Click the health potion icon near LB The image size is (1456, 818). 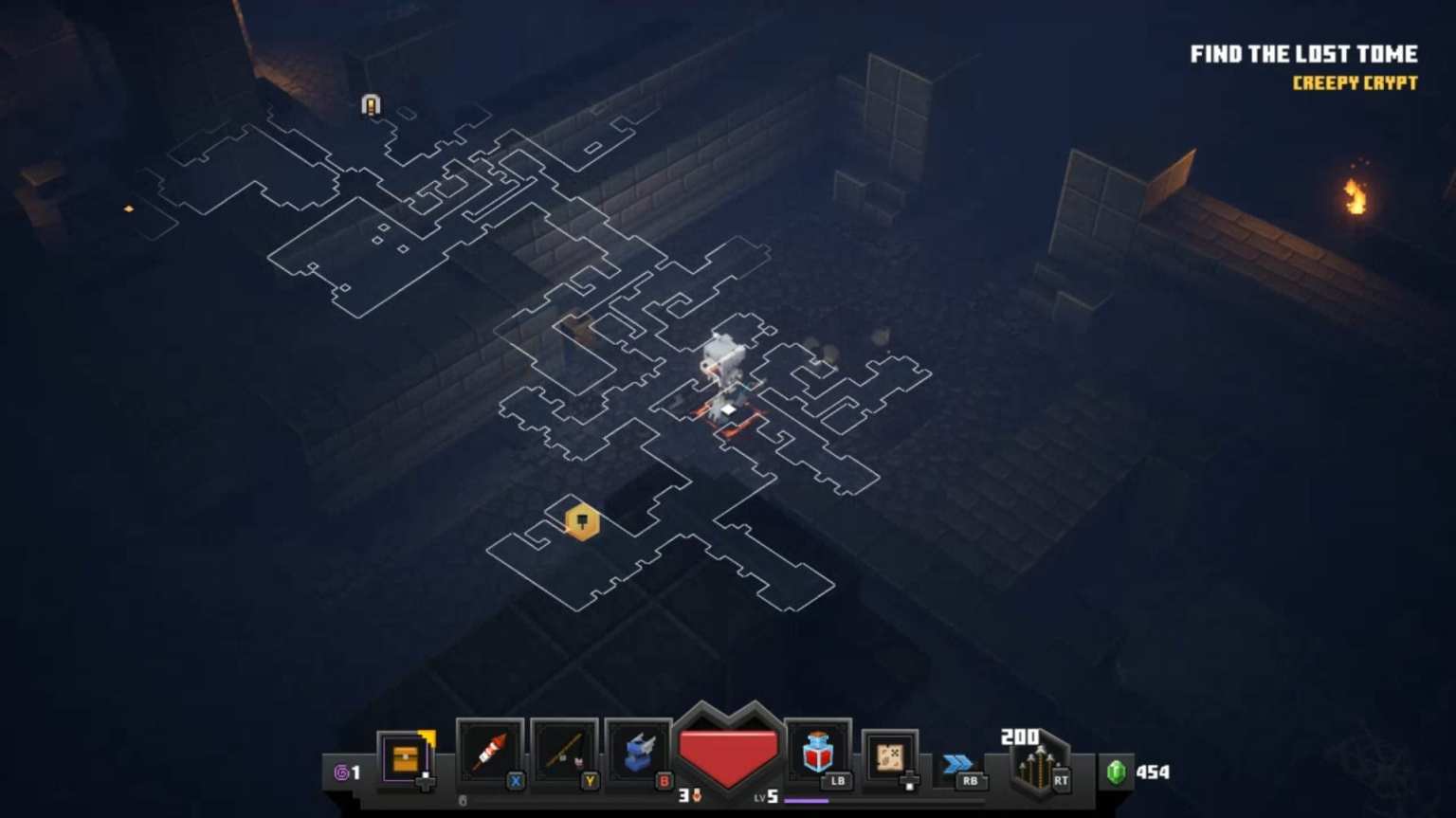819,752
